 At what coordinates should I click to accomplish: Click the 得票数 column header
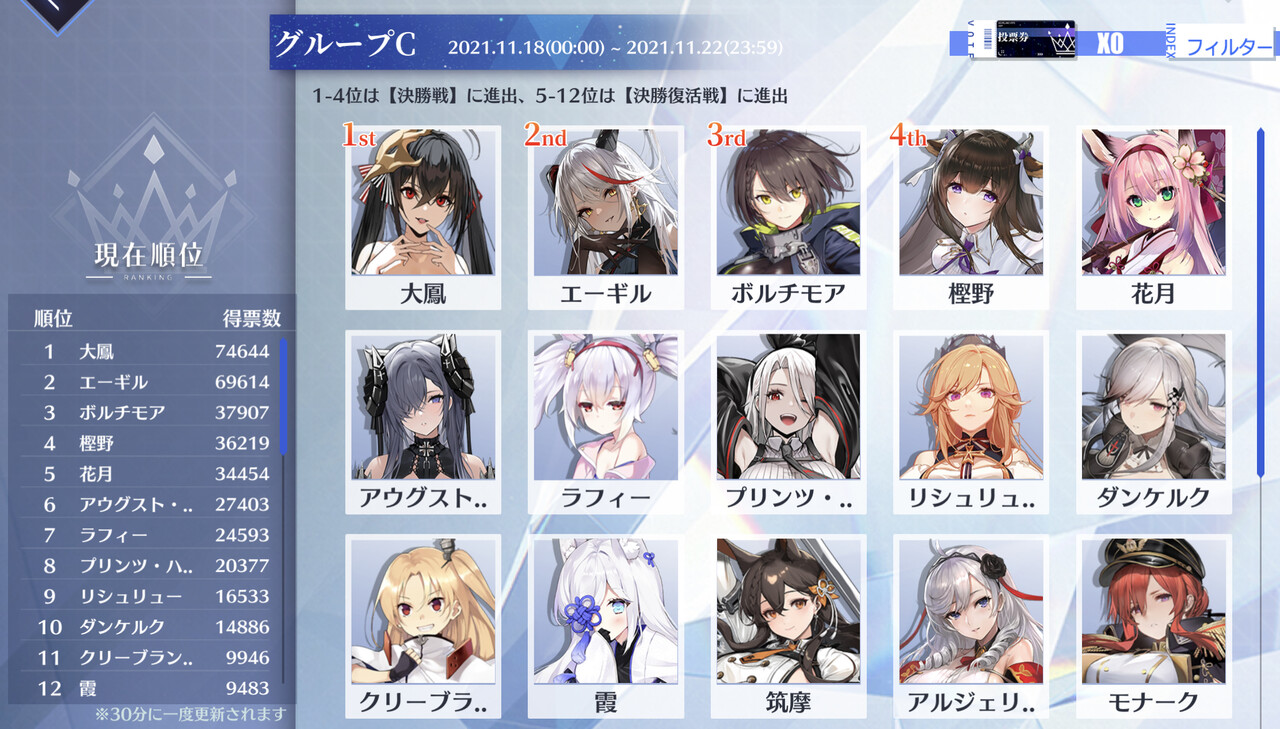[x=252, y=316]
